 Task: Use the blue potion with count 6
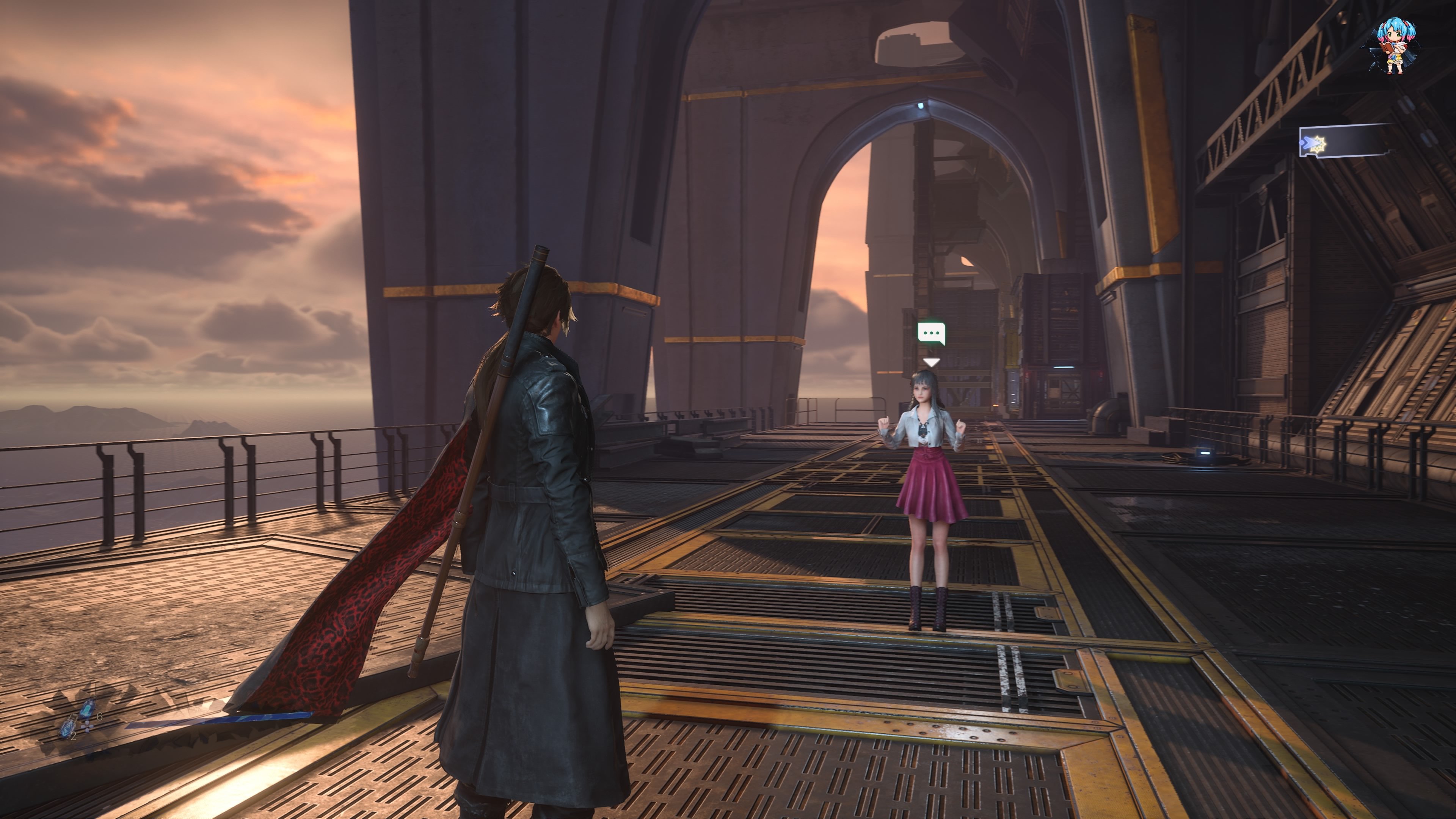click(88, 709)
